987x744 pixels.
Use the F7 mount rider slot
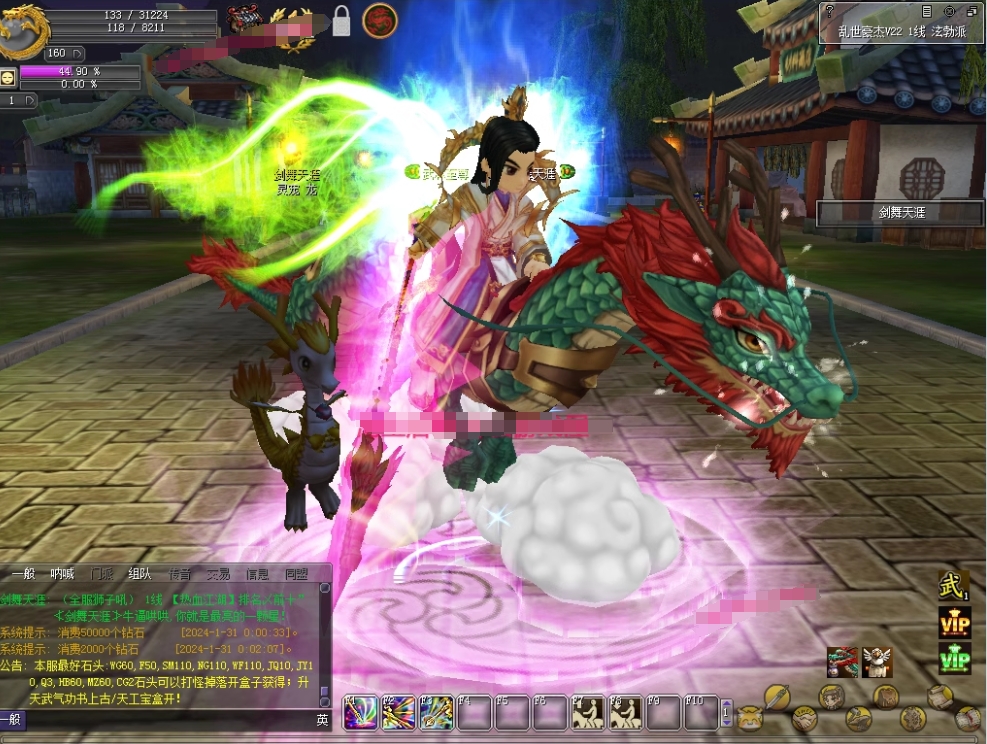(588, 712)
